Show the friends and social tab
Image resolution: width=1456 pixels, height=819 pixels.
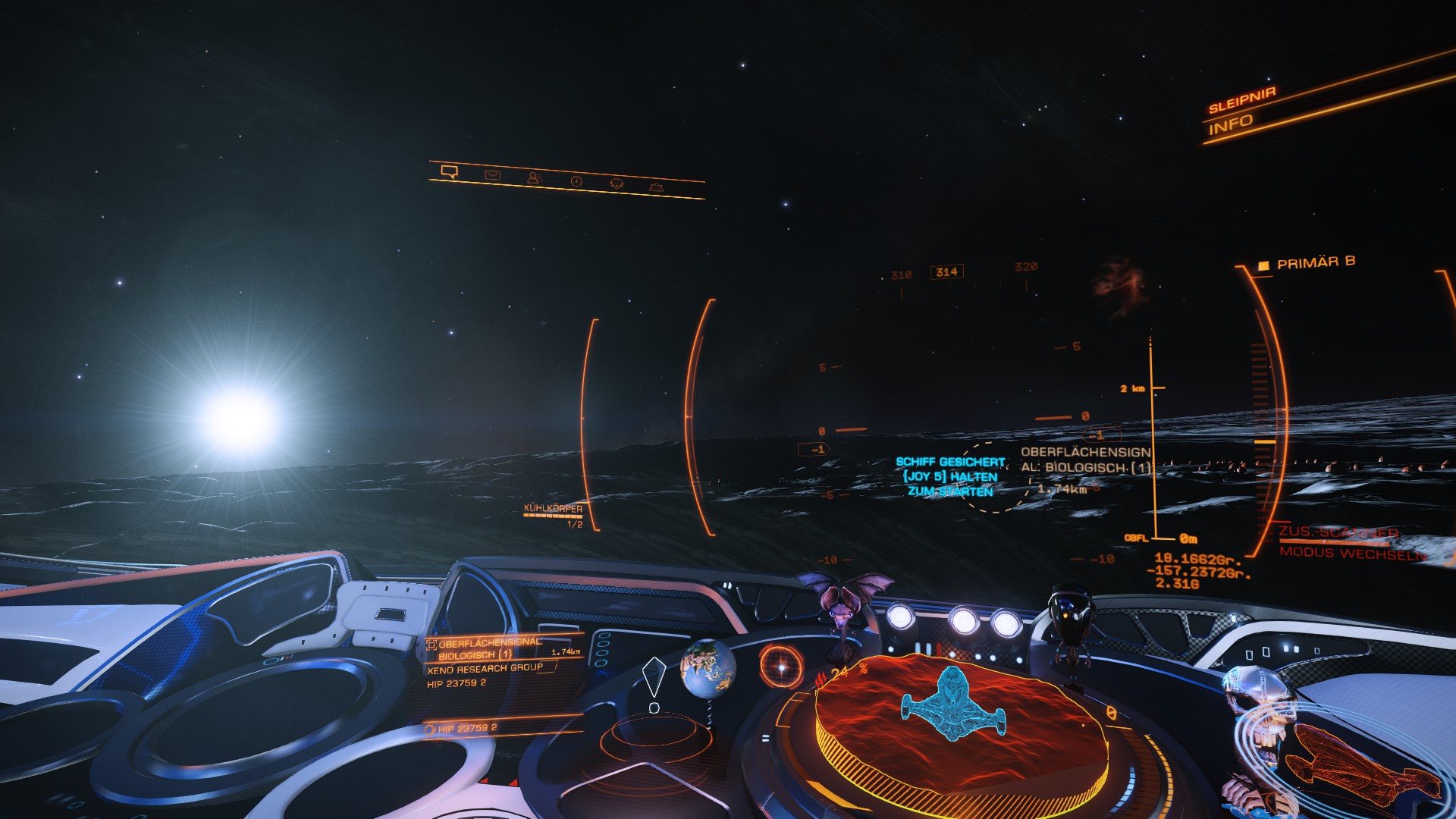(x=534, y=178)
